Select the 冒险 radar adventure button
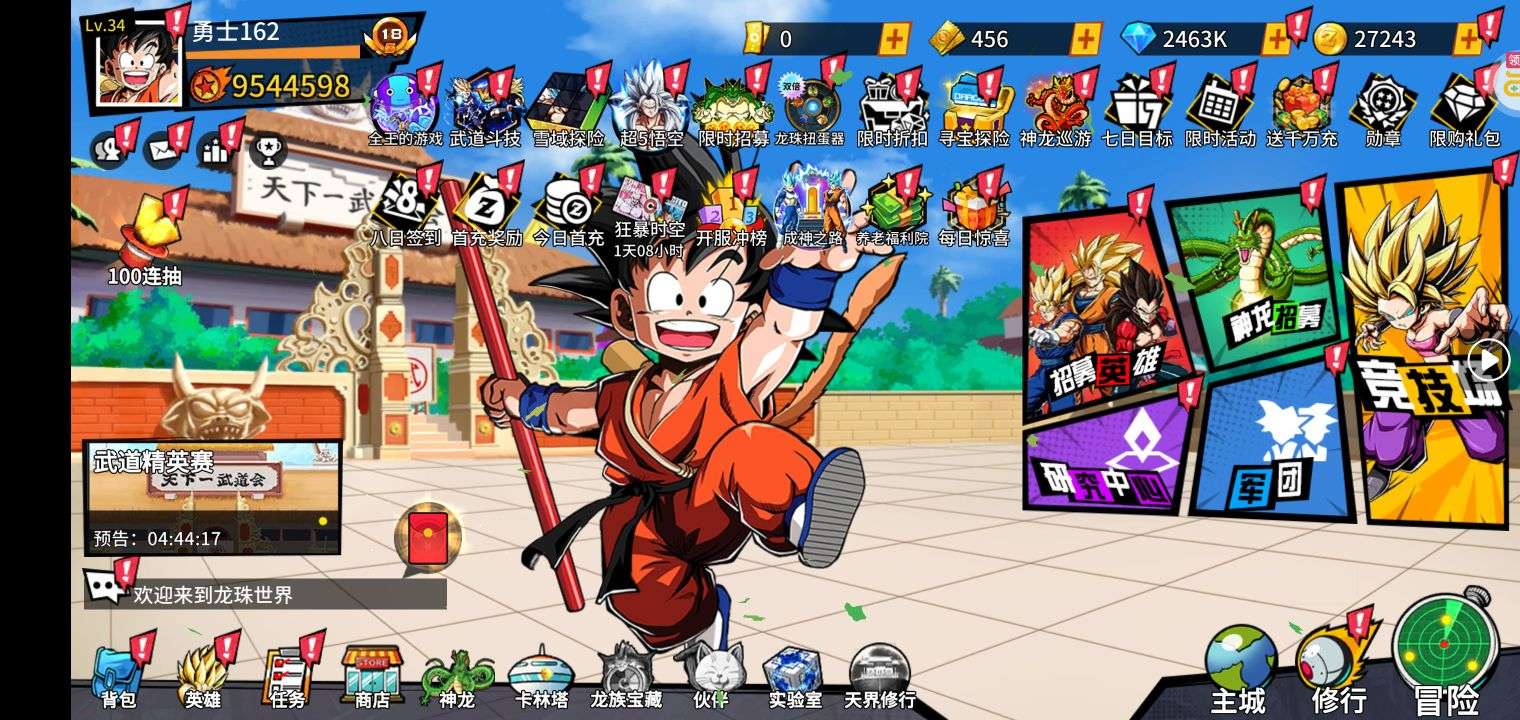The width and height of the screenshot is (1520, 720). tap(1446, 655)
